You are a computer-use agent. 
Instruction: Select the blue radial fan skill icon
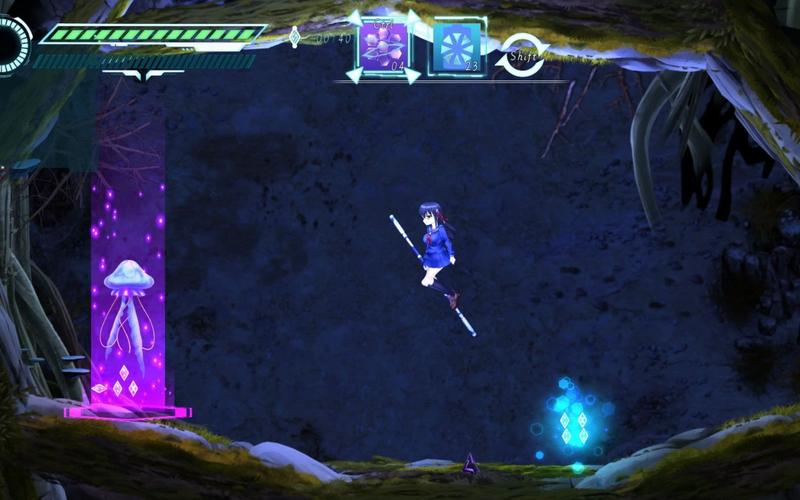457,46
